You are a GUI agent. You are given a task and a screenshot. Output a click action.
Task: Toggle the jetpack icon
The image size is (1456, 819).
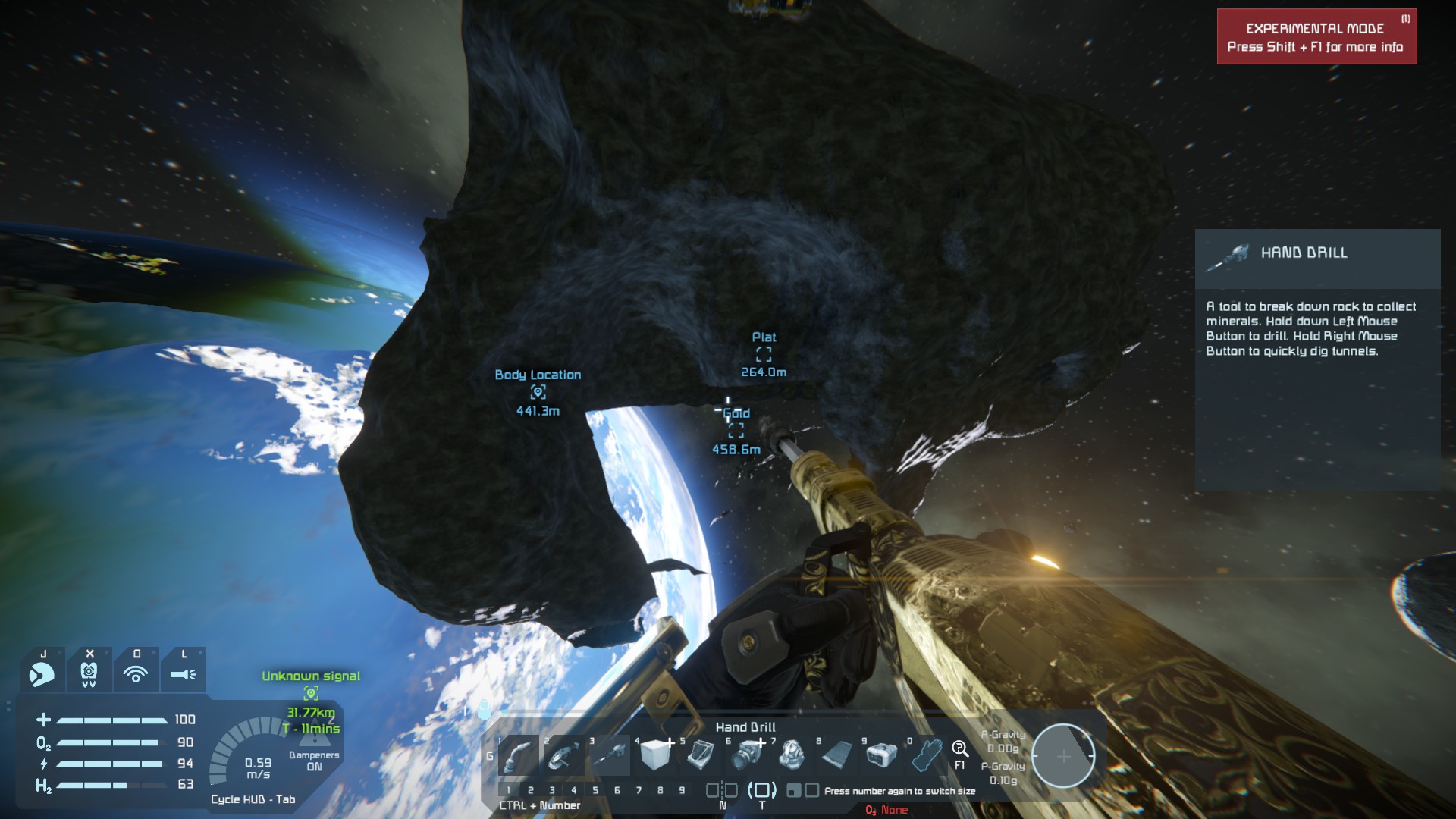[x=89, y=673]
